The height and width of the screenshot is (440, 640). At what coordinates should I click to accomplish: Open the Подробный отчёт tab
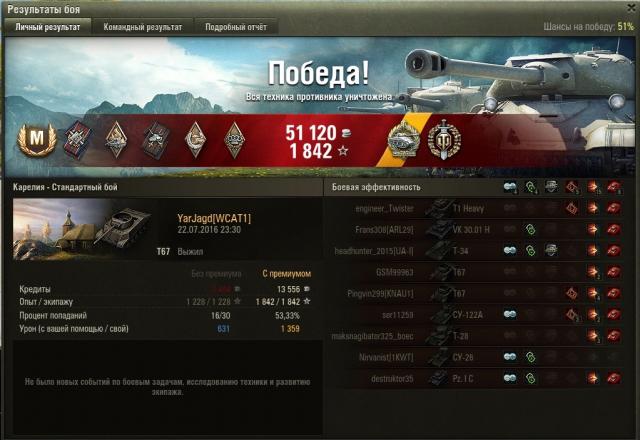236,27
